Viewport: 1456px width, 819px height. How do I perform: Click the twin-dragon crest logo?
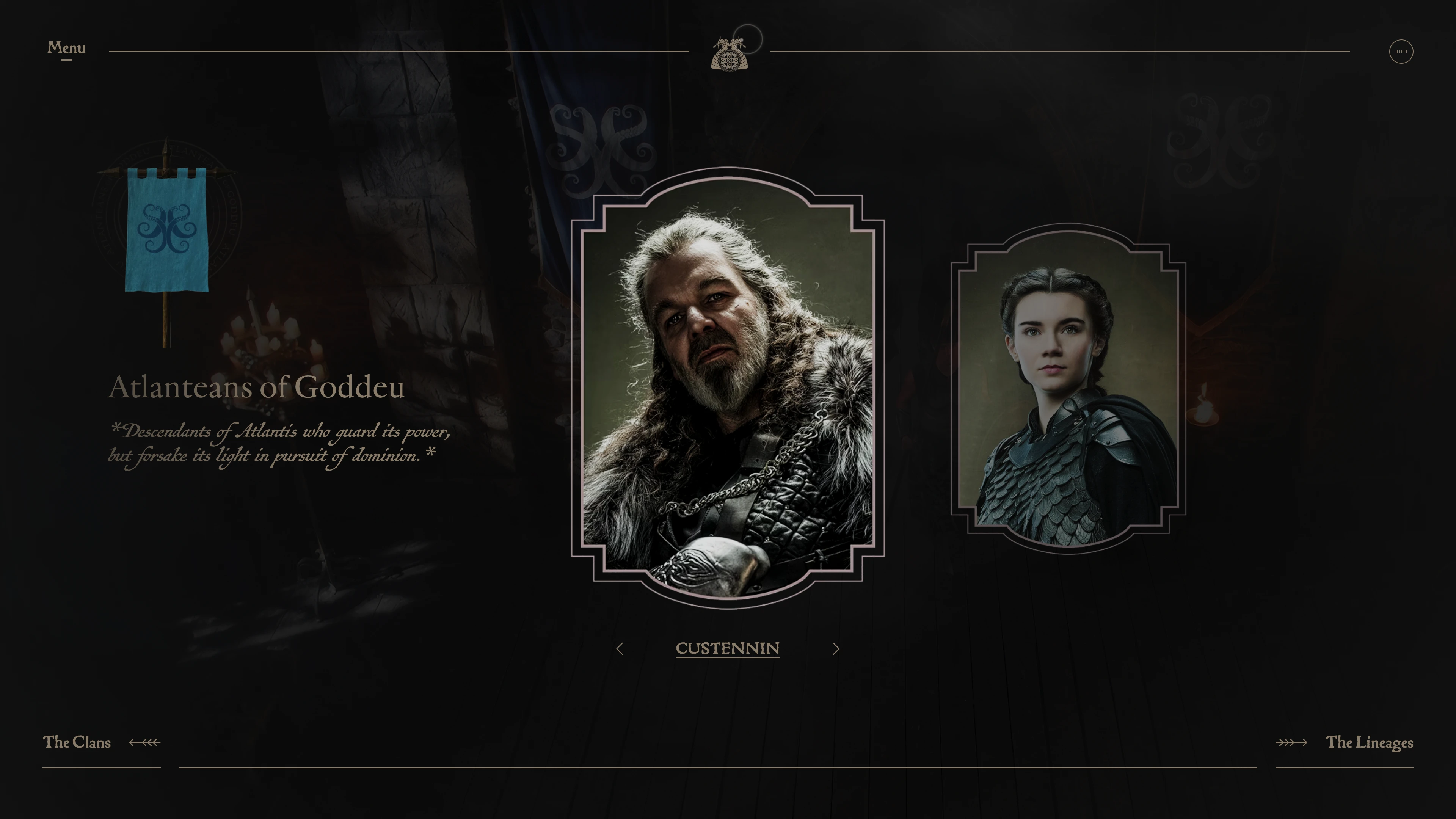[x=729, y=54]
